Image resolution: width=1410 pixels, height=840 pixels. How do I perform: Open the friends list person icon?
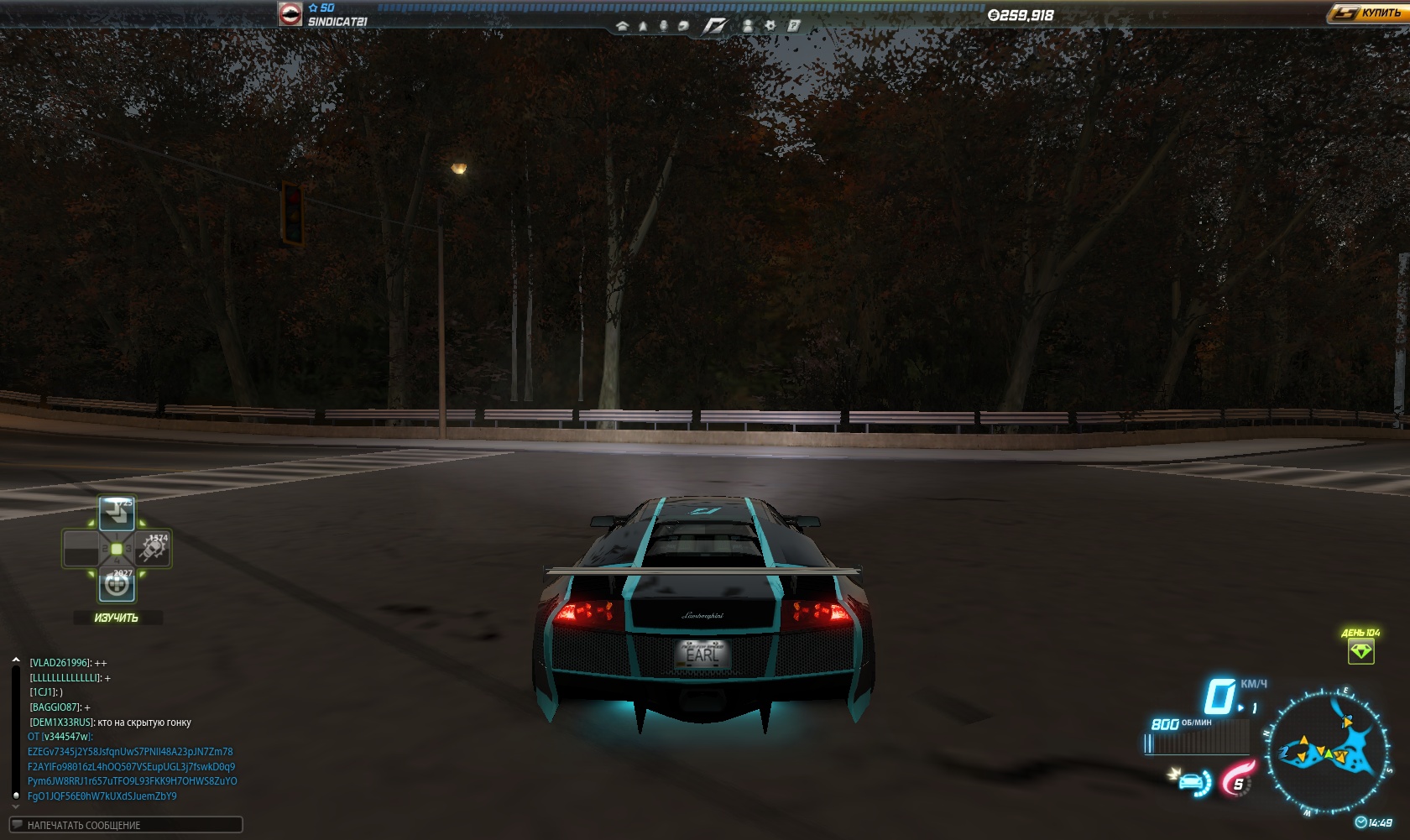(x=748, y=26)
